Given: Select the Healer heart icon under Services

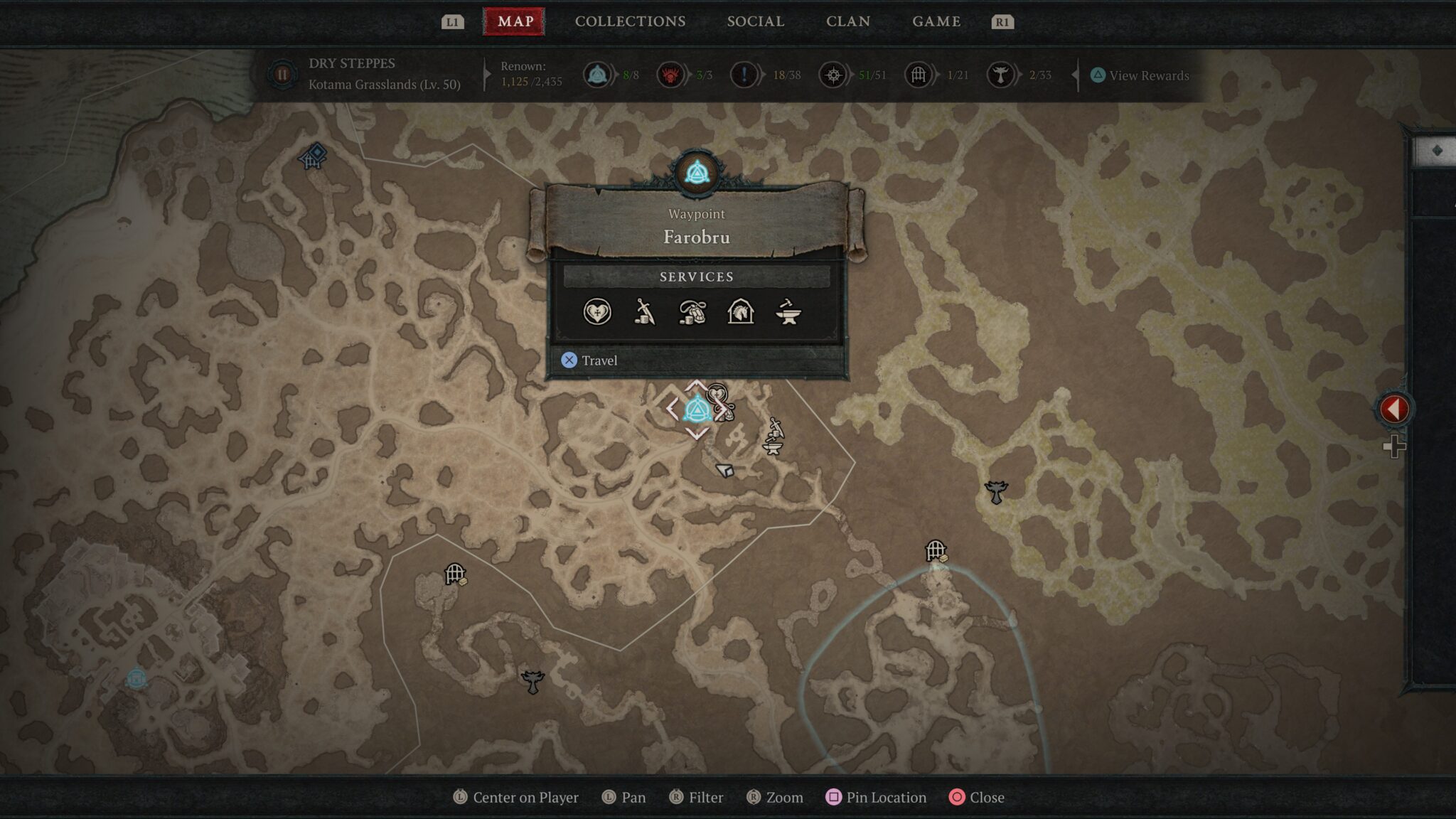Looking at the screenshot, I should coord(599,313).
